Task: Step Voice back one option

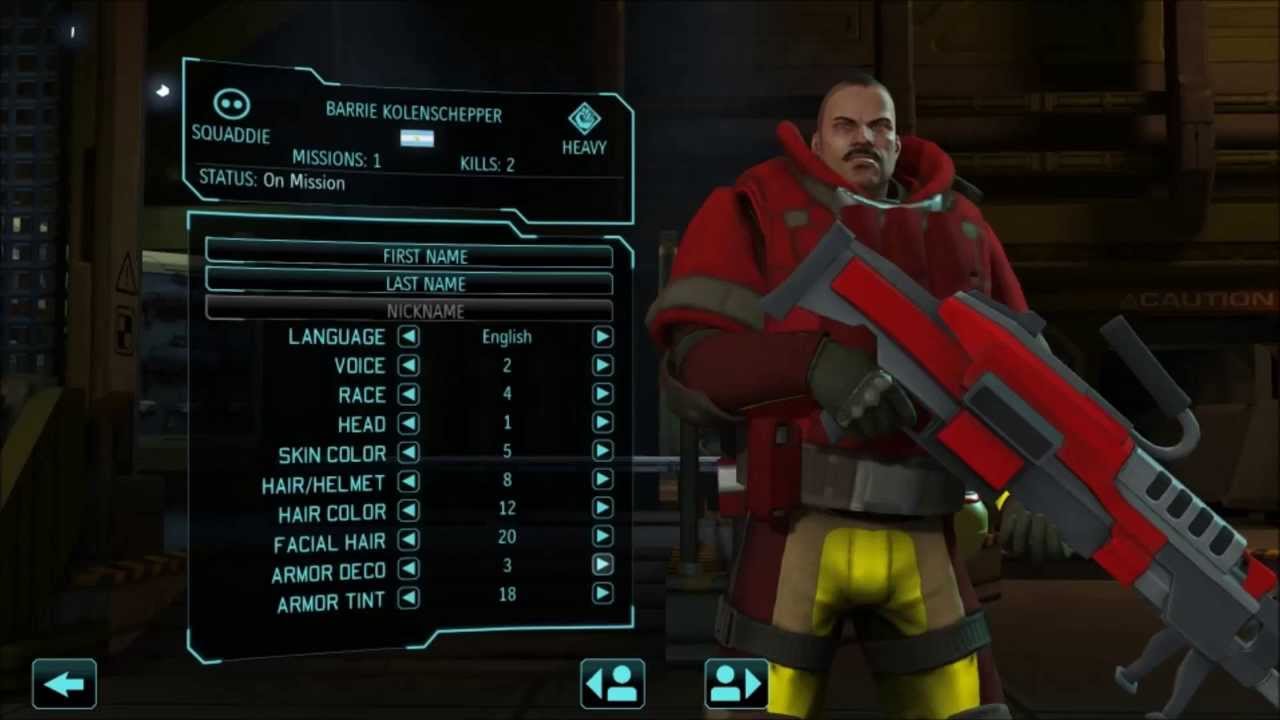Action: pyautogui.click(x=408, y=366)
